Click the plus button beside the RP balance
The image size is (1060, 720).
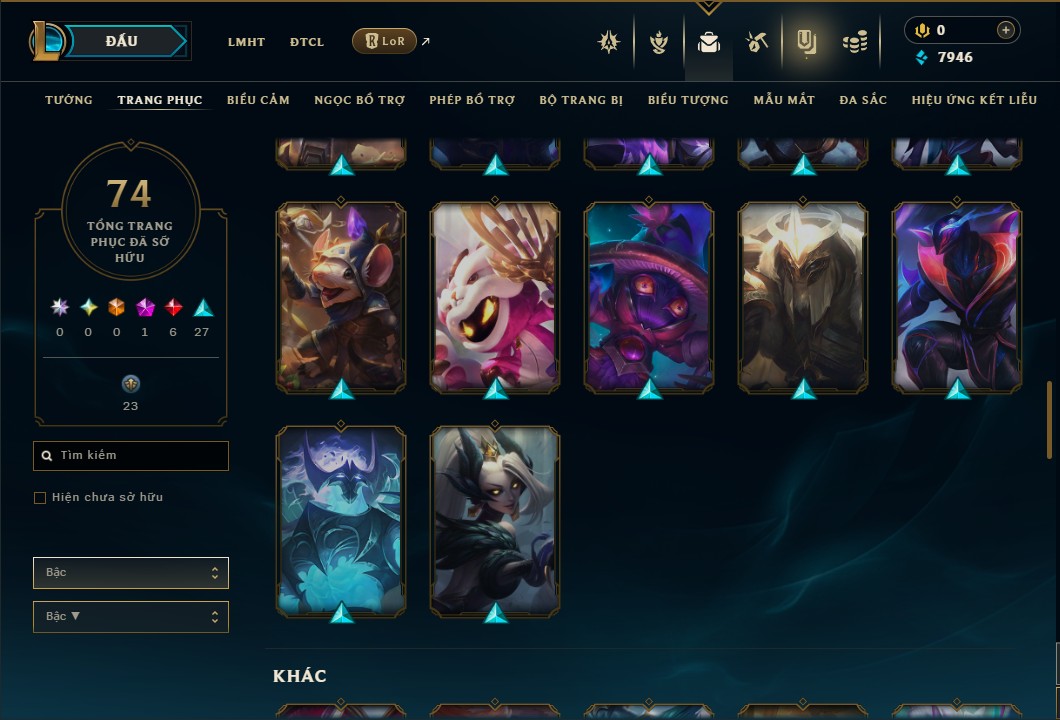[x=1006, y=30]
